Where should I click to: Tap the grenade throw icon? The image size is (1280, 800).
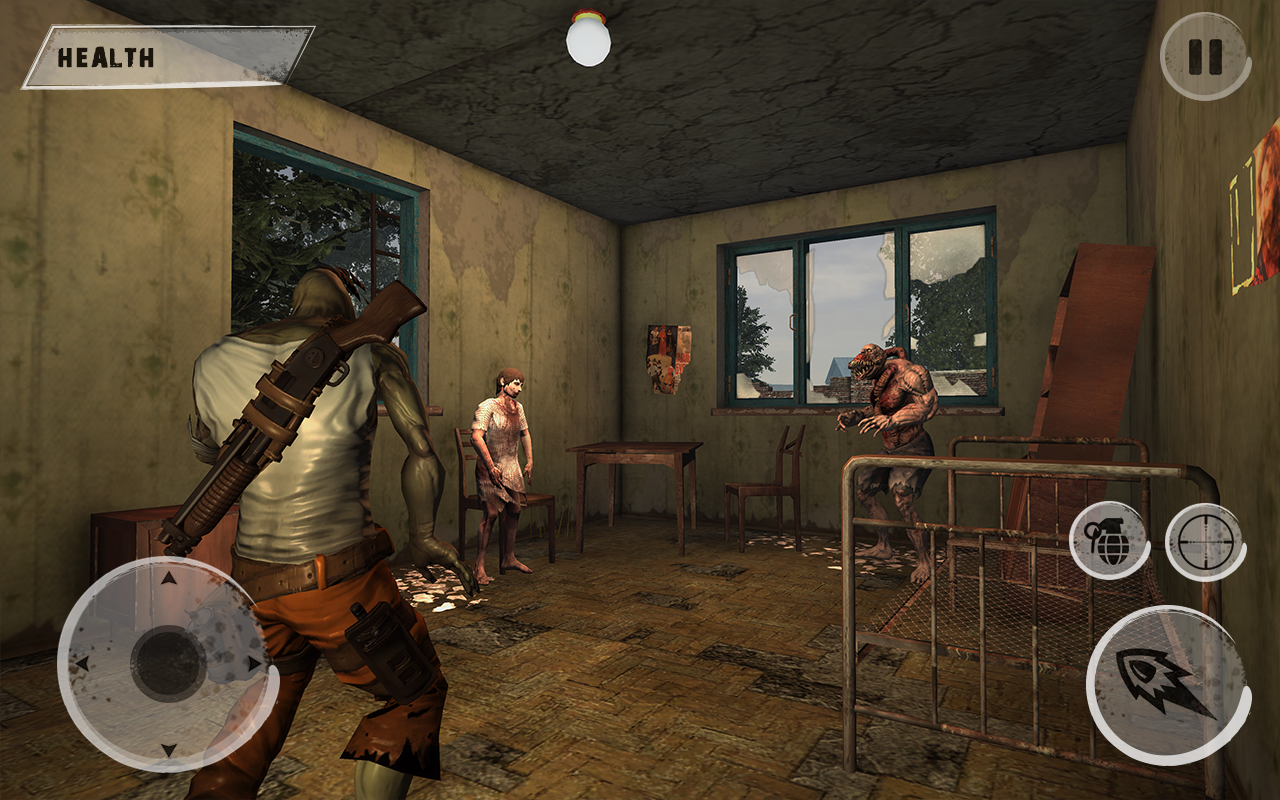(1110, 540)
